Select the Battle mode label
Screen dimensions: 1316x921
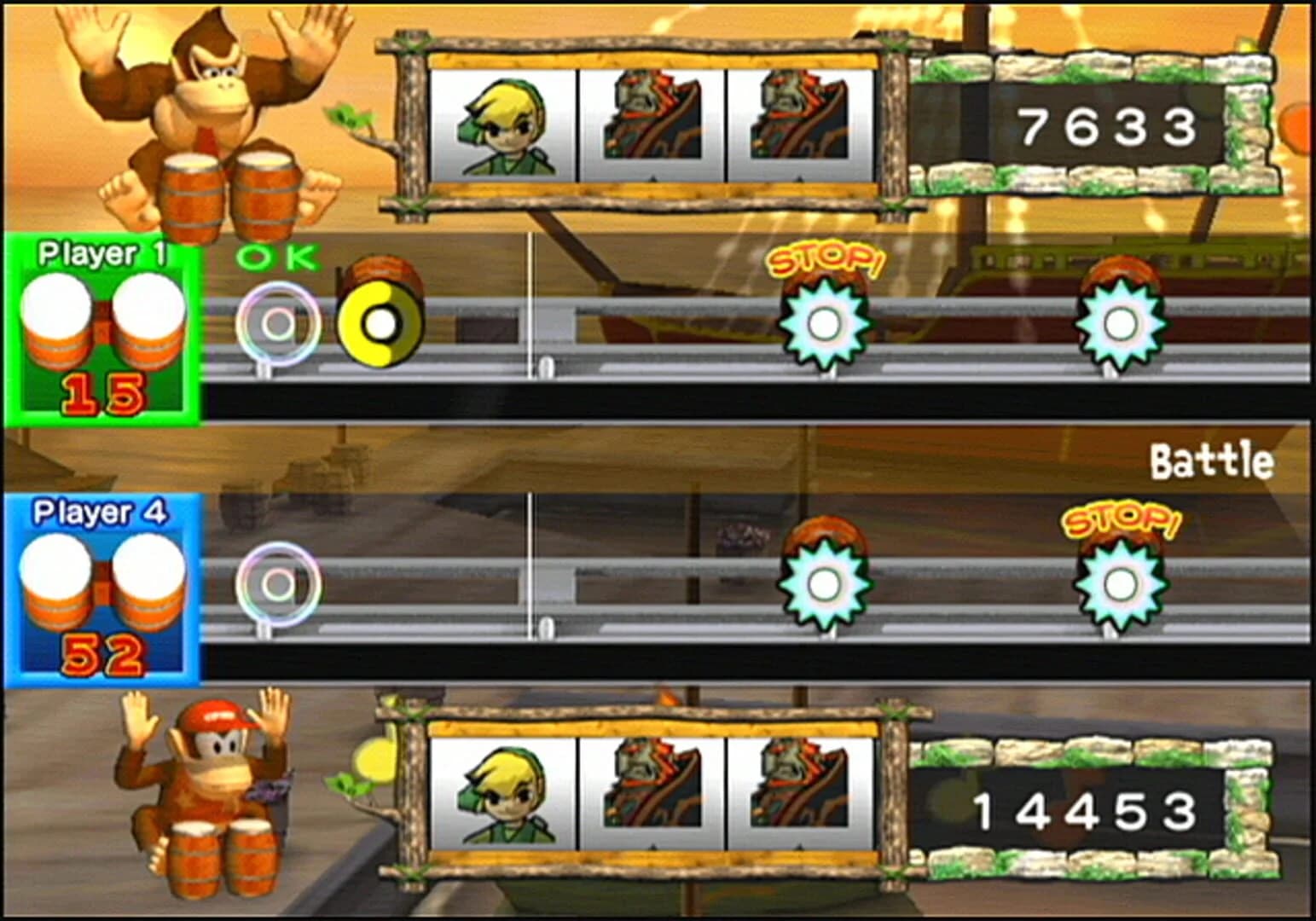[x=1211, y=460]
